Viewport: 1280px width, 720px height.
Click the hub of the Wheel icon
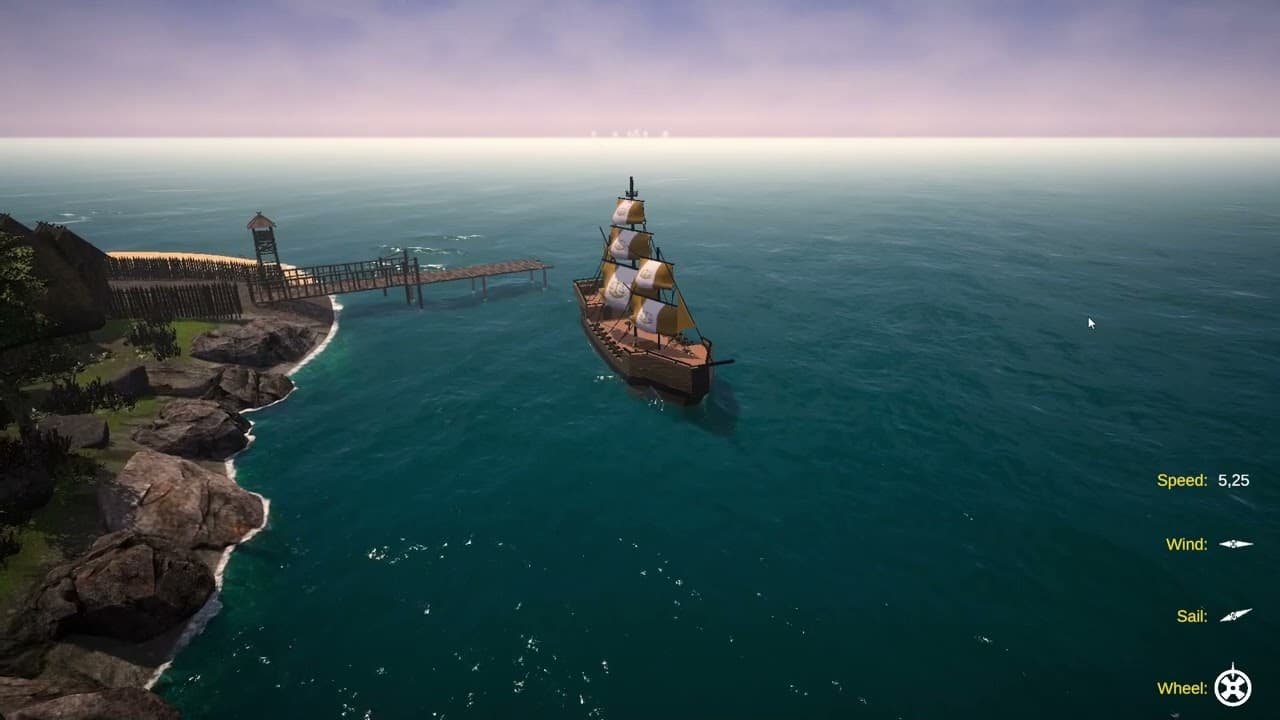[x=1231, y=687]
